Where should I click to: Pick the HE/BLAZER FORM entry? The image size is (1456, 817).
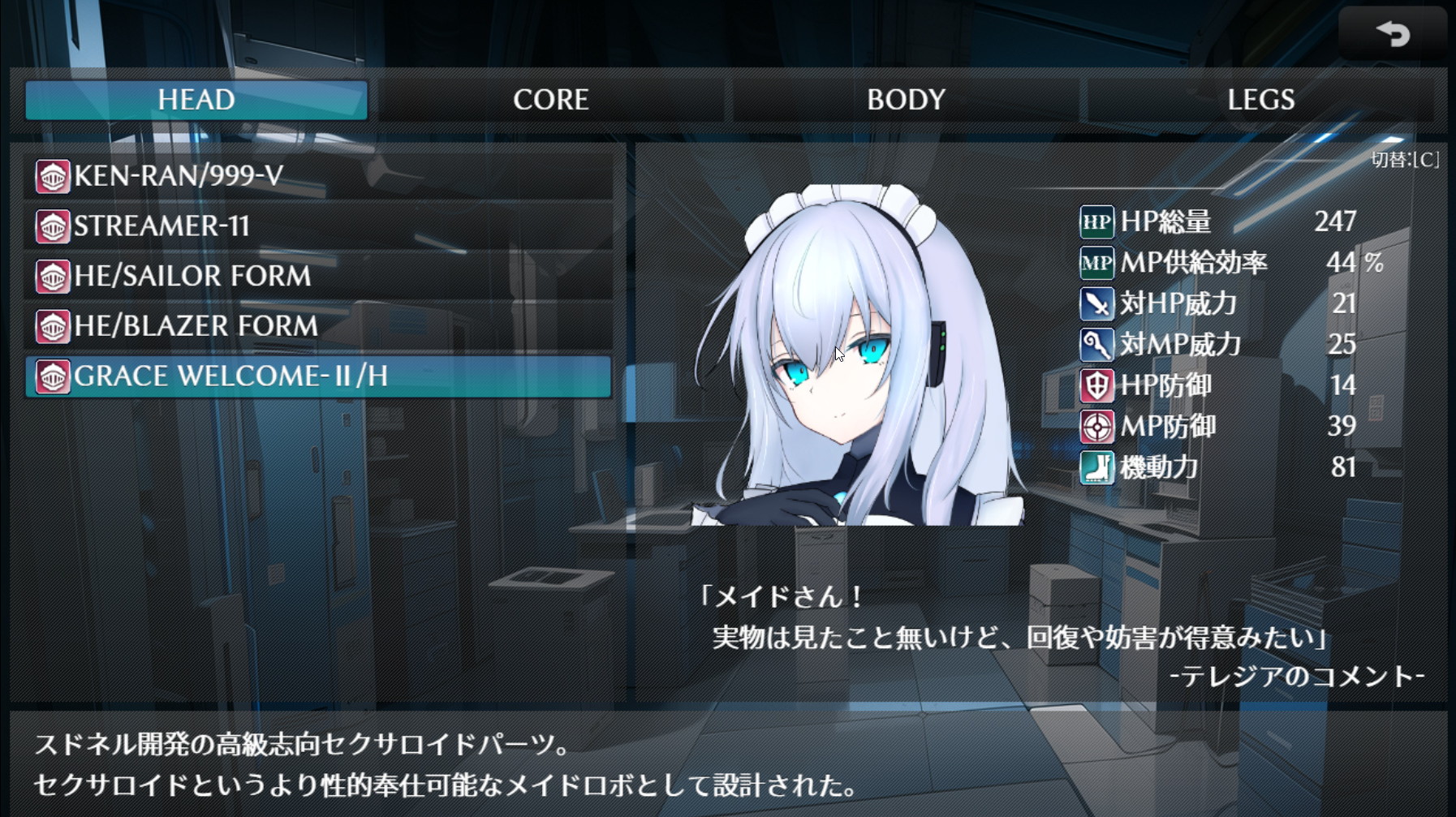[318, 326]
